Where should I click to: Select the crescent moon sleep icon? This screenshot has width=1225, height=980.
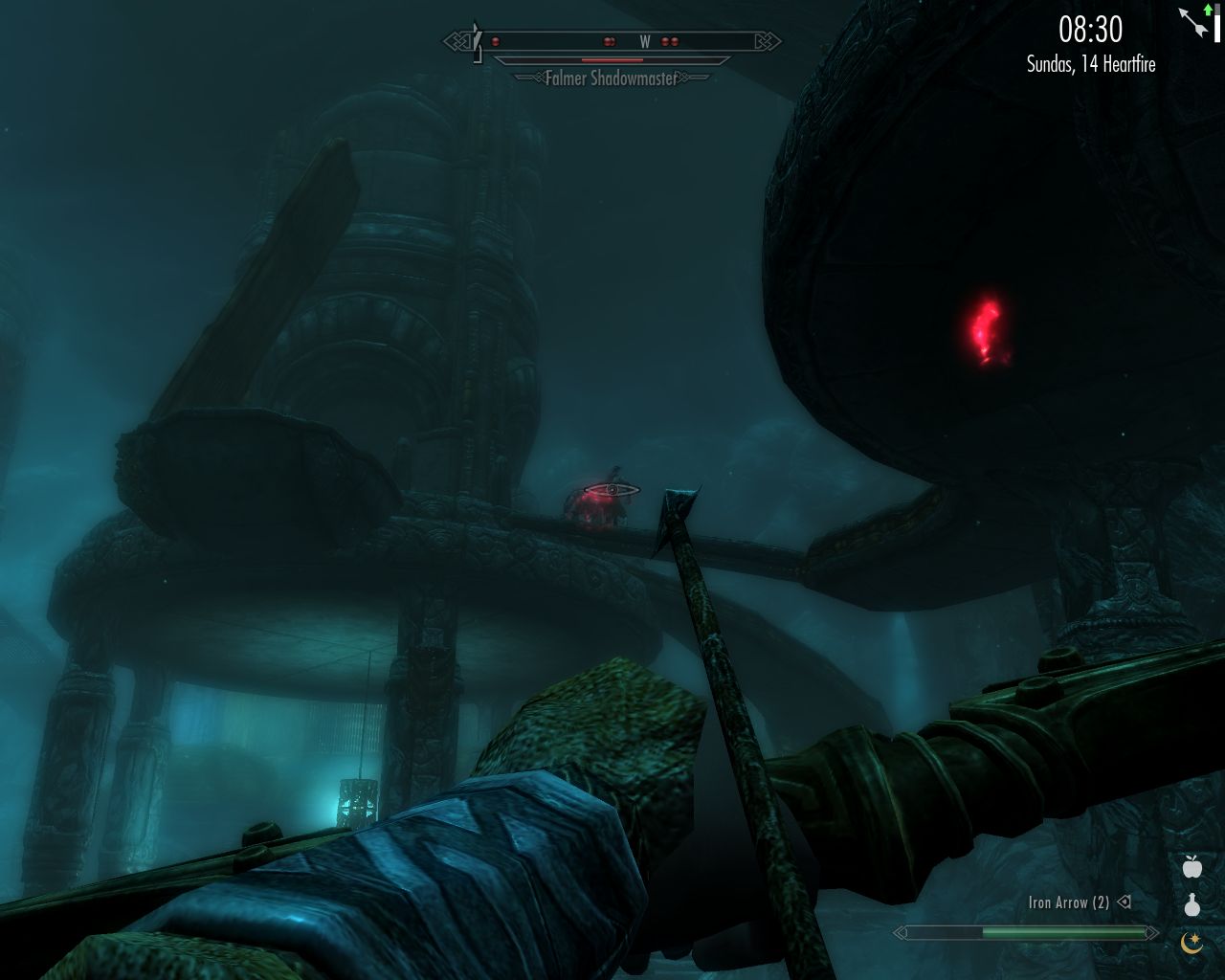pos(1191,942)
